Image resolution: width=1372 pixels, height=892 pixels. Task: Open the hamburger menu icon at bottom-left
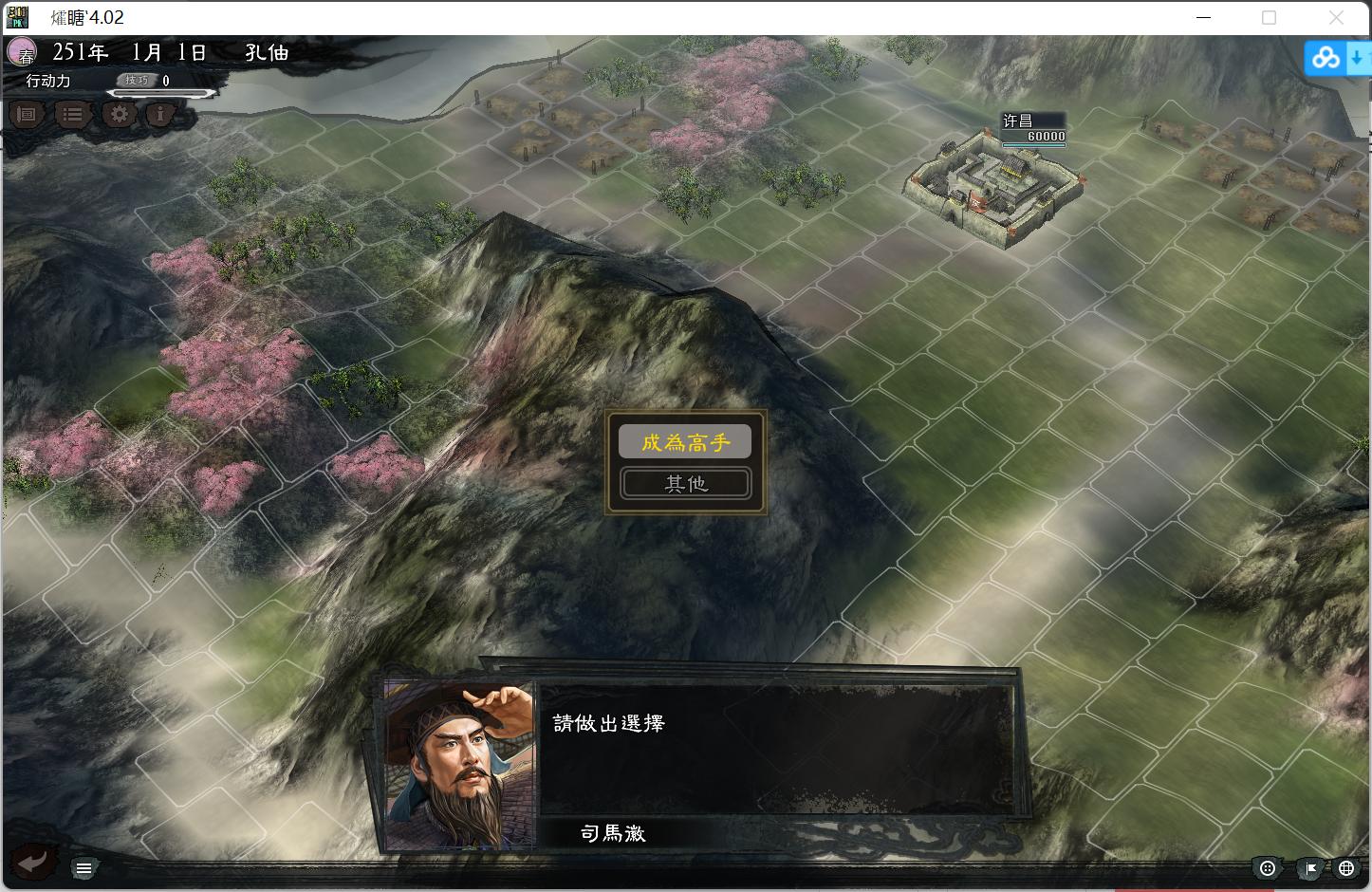click(x=83, y=867)
